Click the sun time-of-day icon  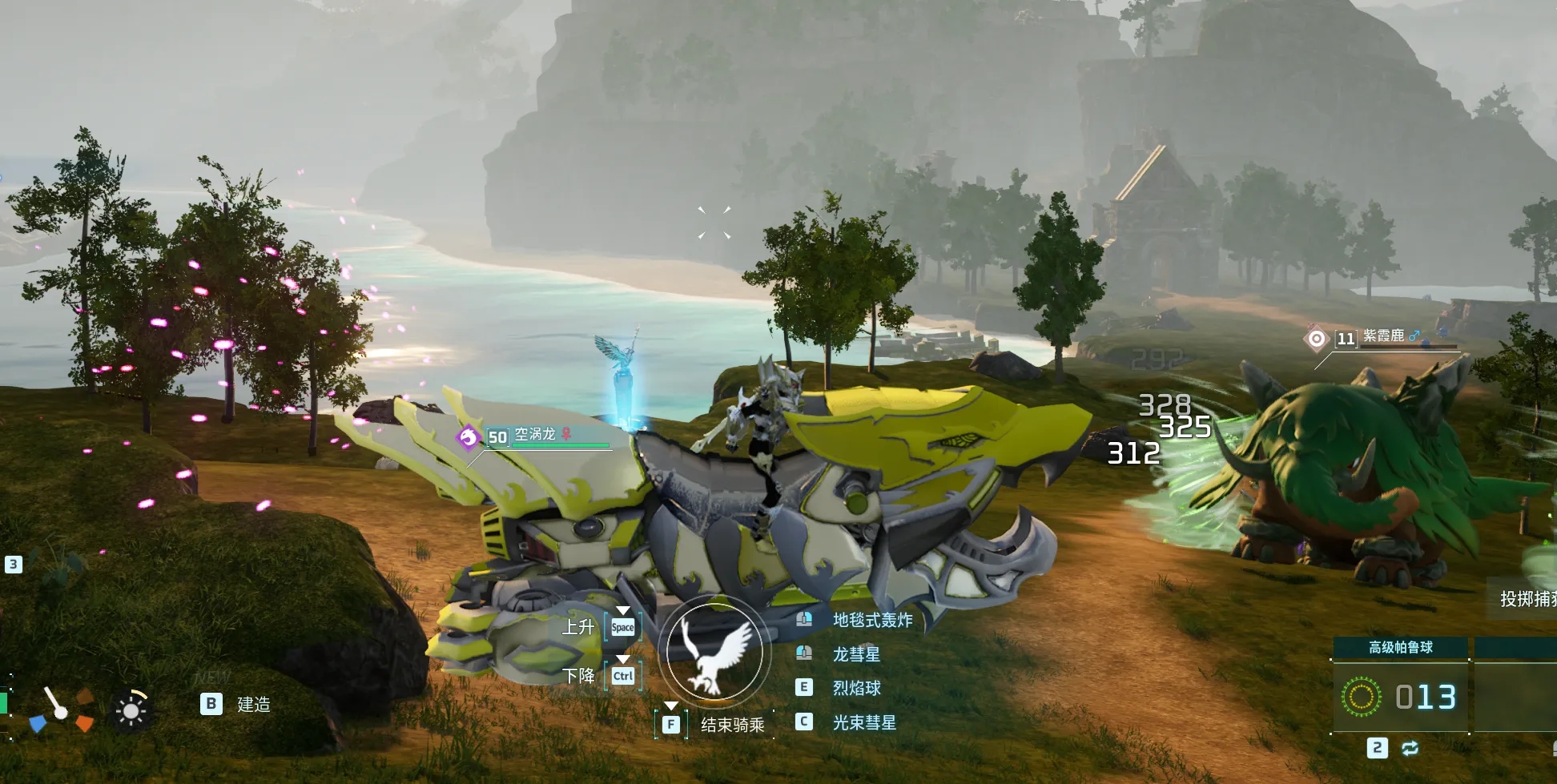coord(131,710)
